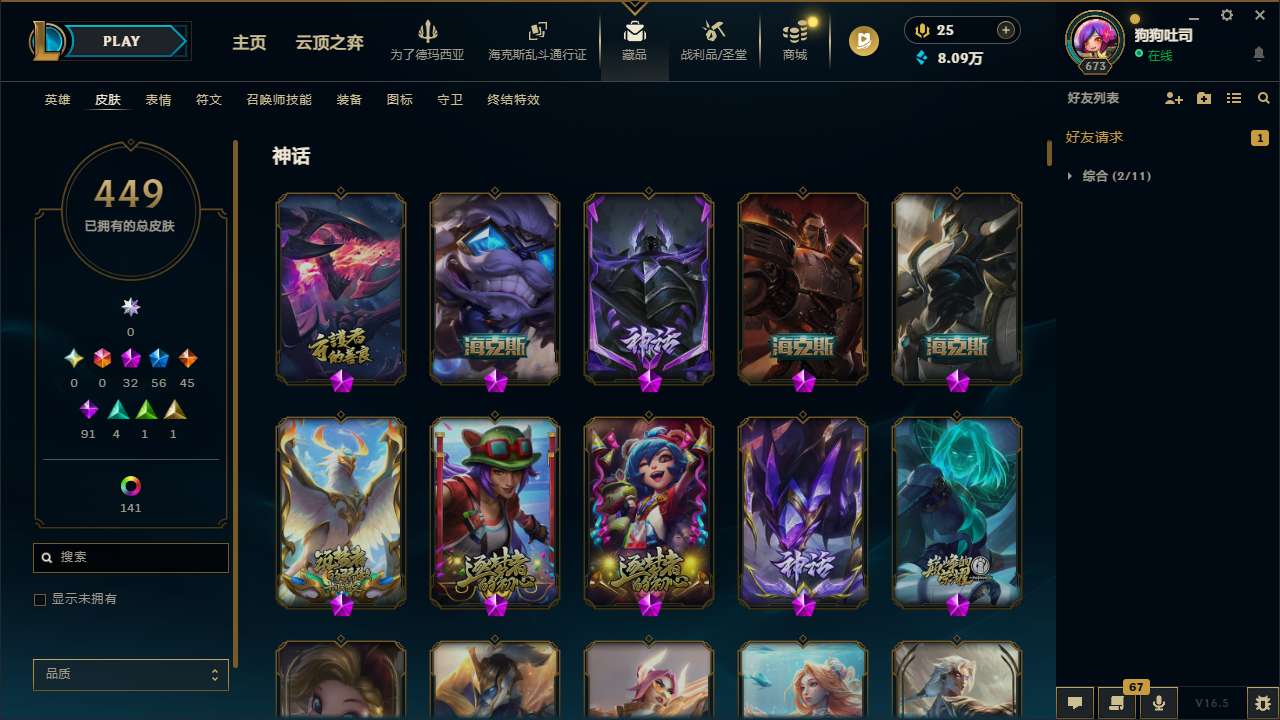
Task: Toggle the voice chat microphone
Action: click(1158, 703)
